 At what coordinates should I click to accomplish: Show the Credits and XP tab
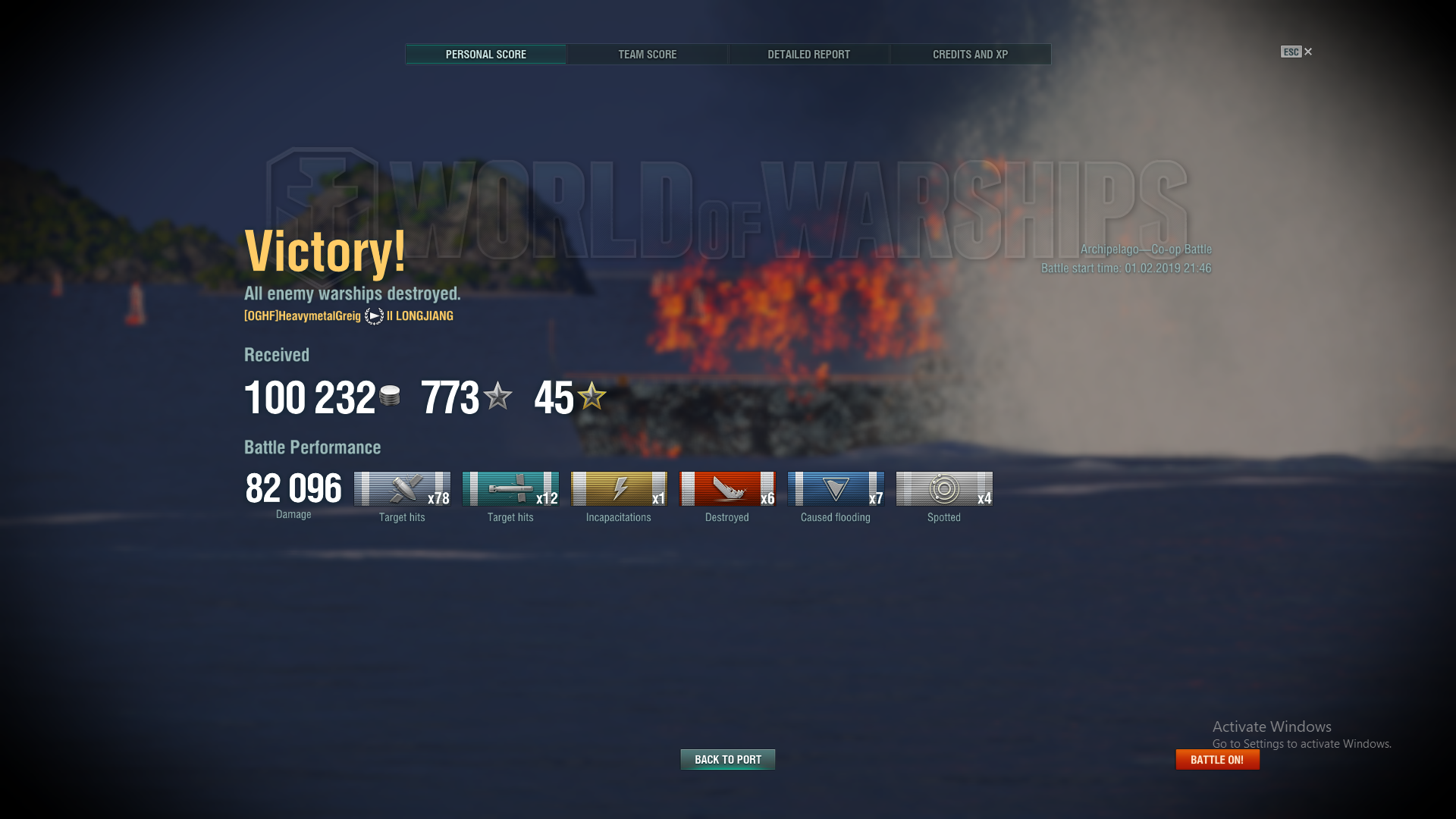[970, 55]
